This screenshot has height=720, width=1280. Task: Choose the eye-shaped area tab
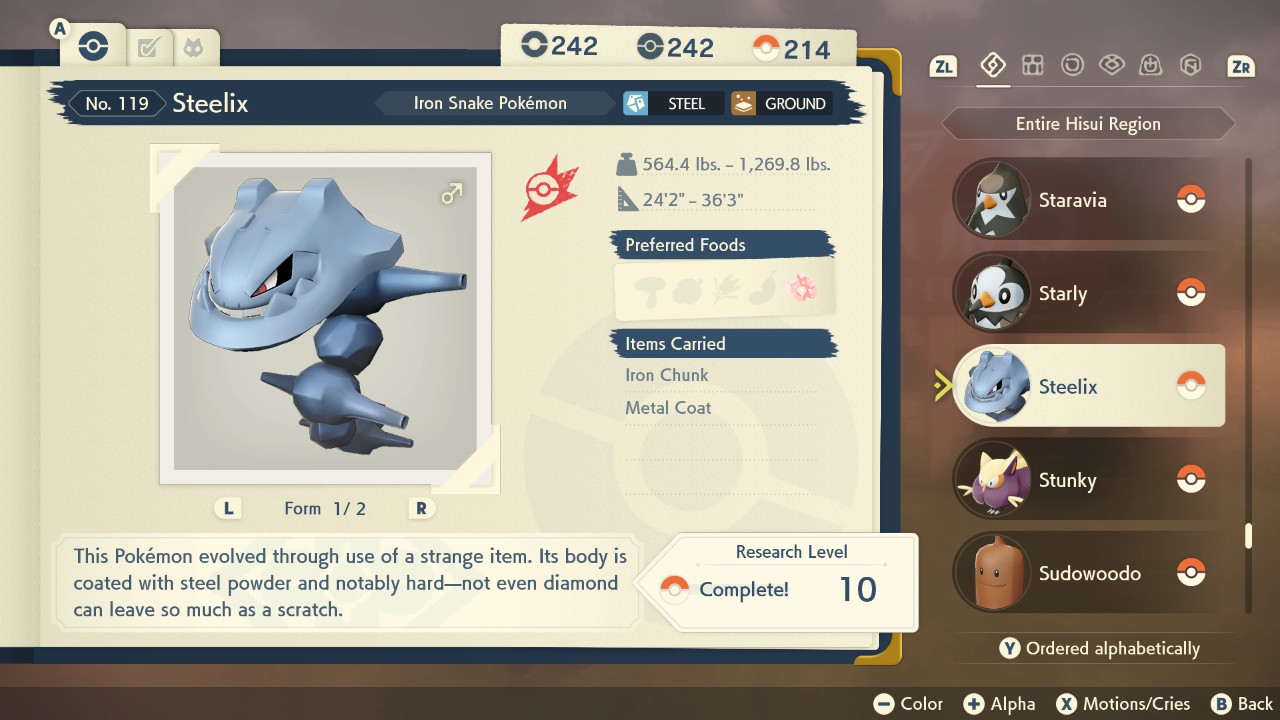[x=1111, y=66]
